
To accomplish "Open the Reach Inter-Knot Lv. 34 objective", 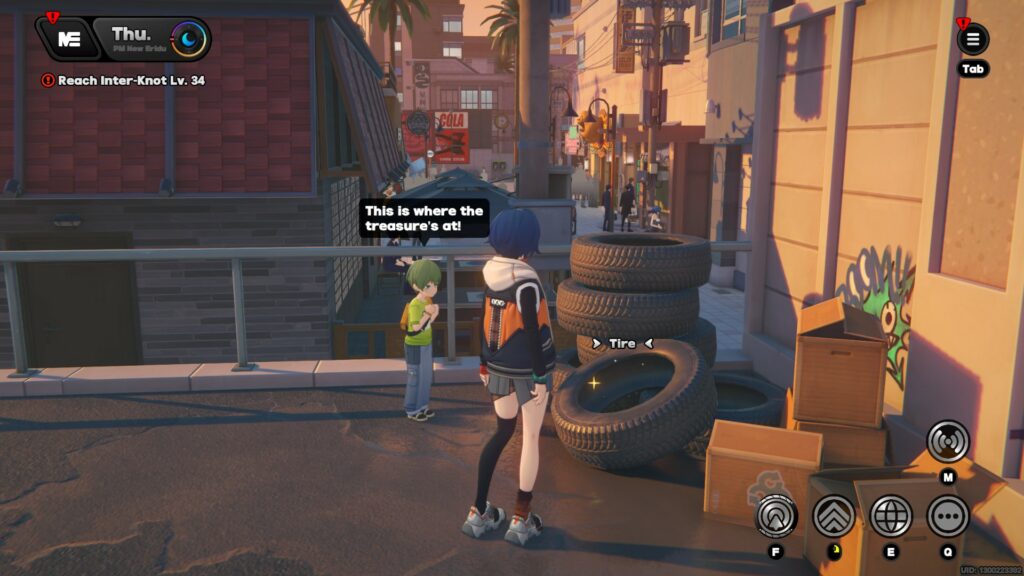I will point(123,80).
